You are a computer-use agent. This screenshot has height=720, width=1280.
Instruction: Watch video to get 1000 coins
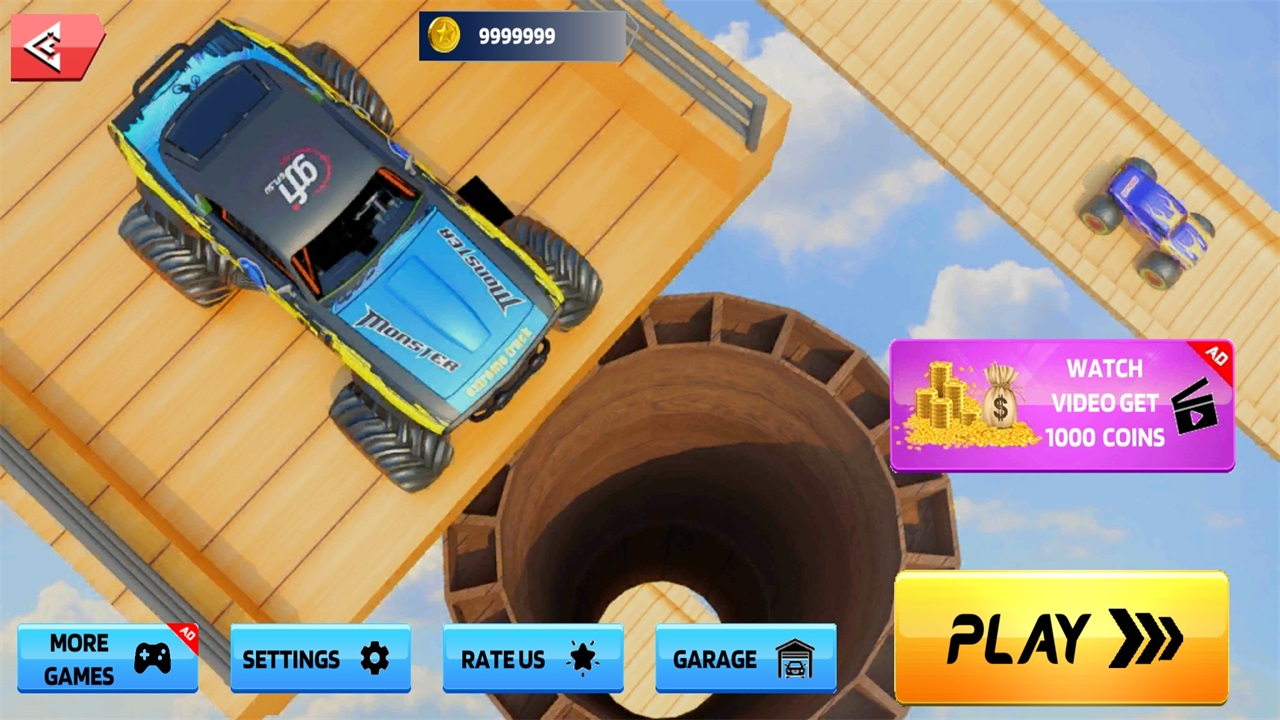click(1061, 404)
